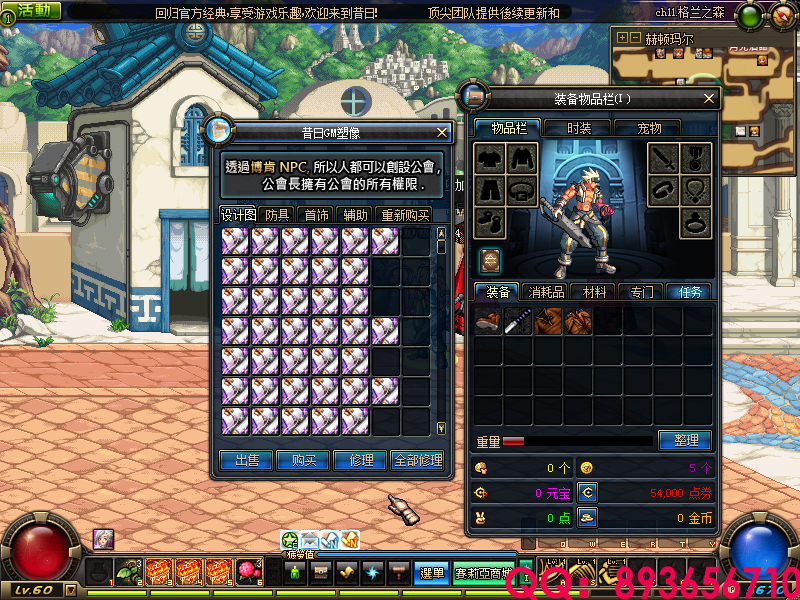Open the 任务 quest items tab
The height and width of the screenshot is (600, 800).
[x=690, y=292]
